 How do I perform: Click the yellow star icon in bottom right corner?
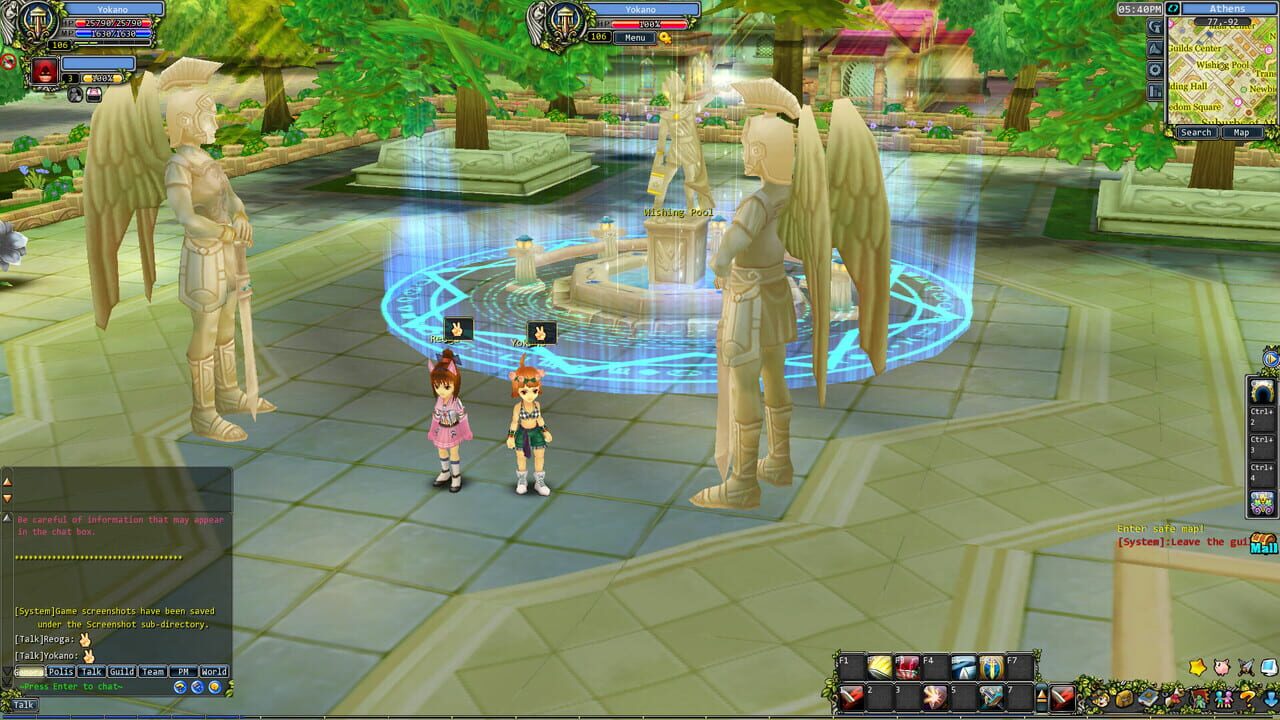point(1197,667)
